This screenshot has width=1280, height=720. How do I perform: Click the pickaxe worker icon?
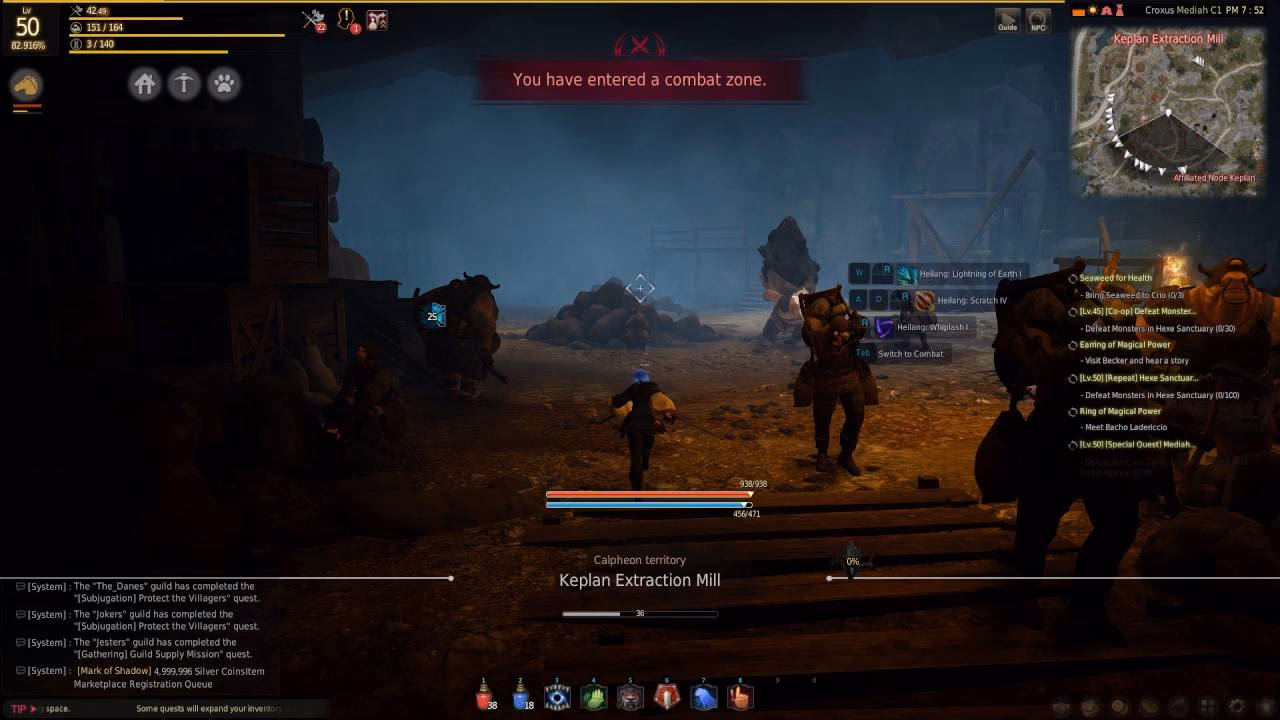(184, 84)
